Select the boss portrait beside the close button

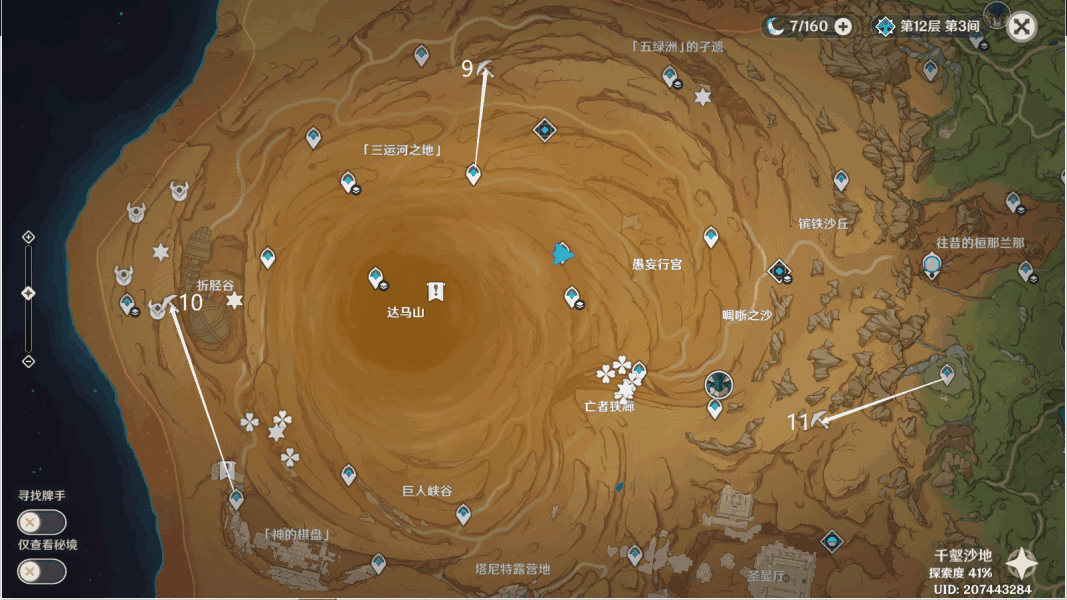point(994,14)
